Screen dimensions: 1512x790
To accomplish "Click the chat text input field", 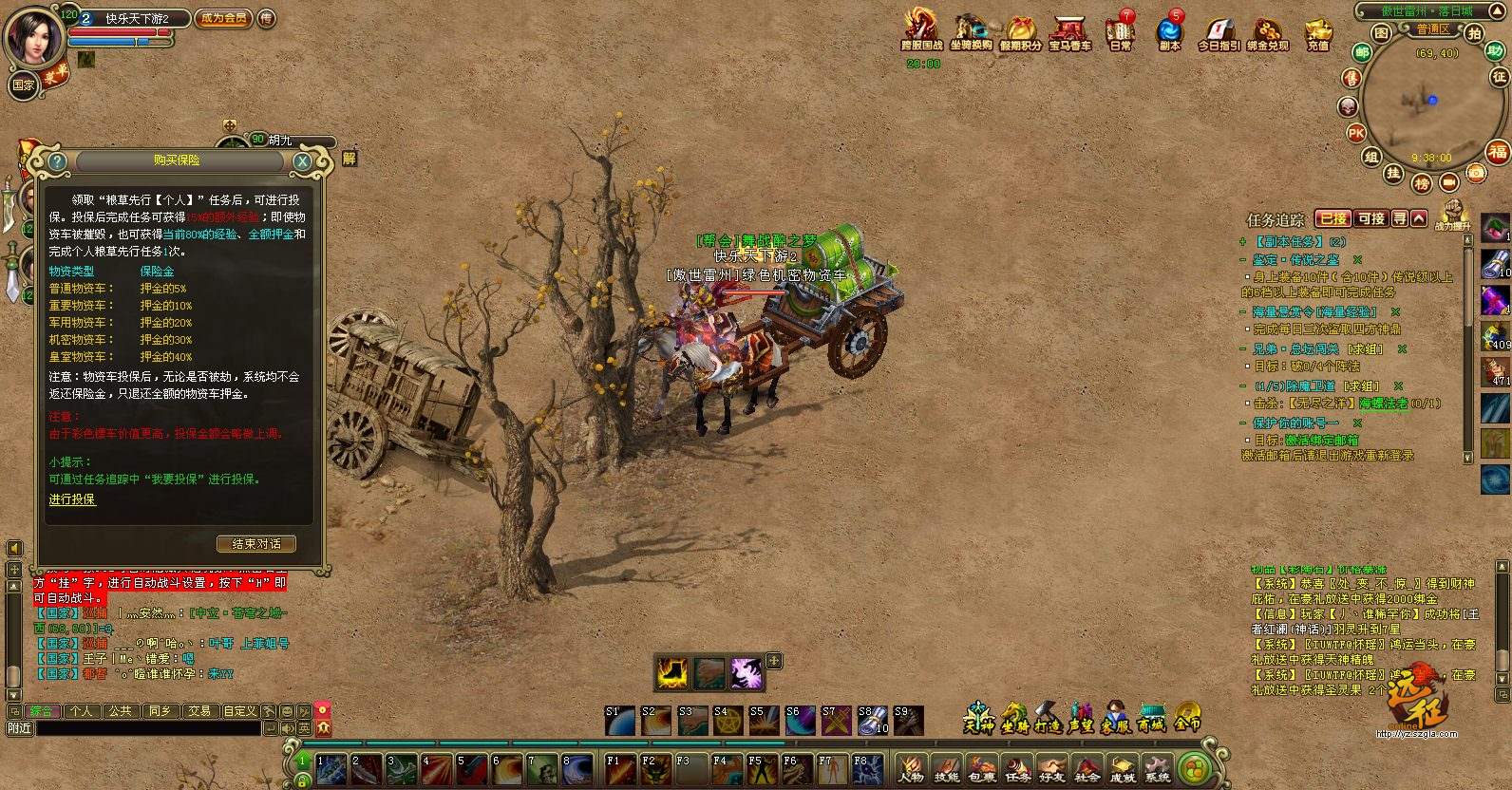I will [x=147, y=728].
